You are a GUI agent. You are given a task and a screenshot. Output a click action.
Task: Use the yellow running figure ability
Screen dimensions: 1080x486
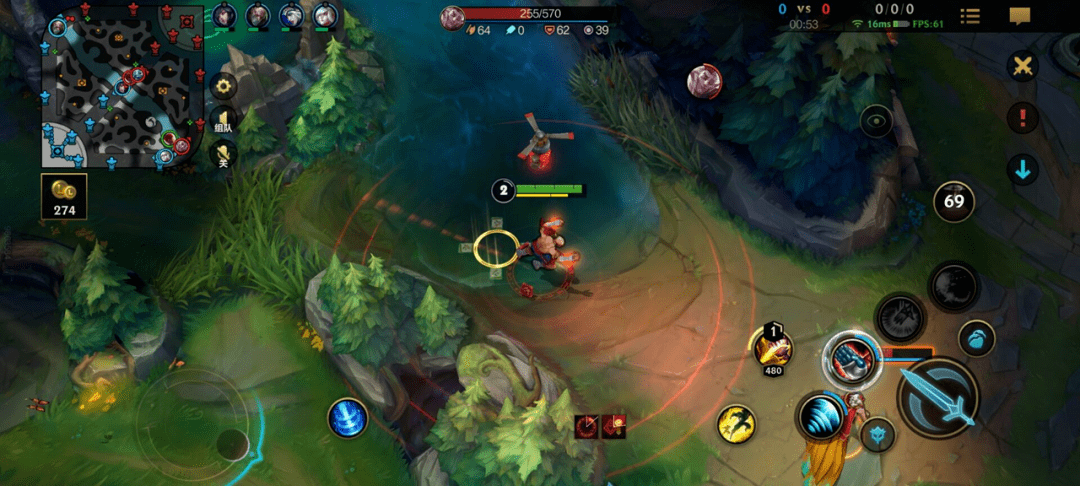click(735, 423)
